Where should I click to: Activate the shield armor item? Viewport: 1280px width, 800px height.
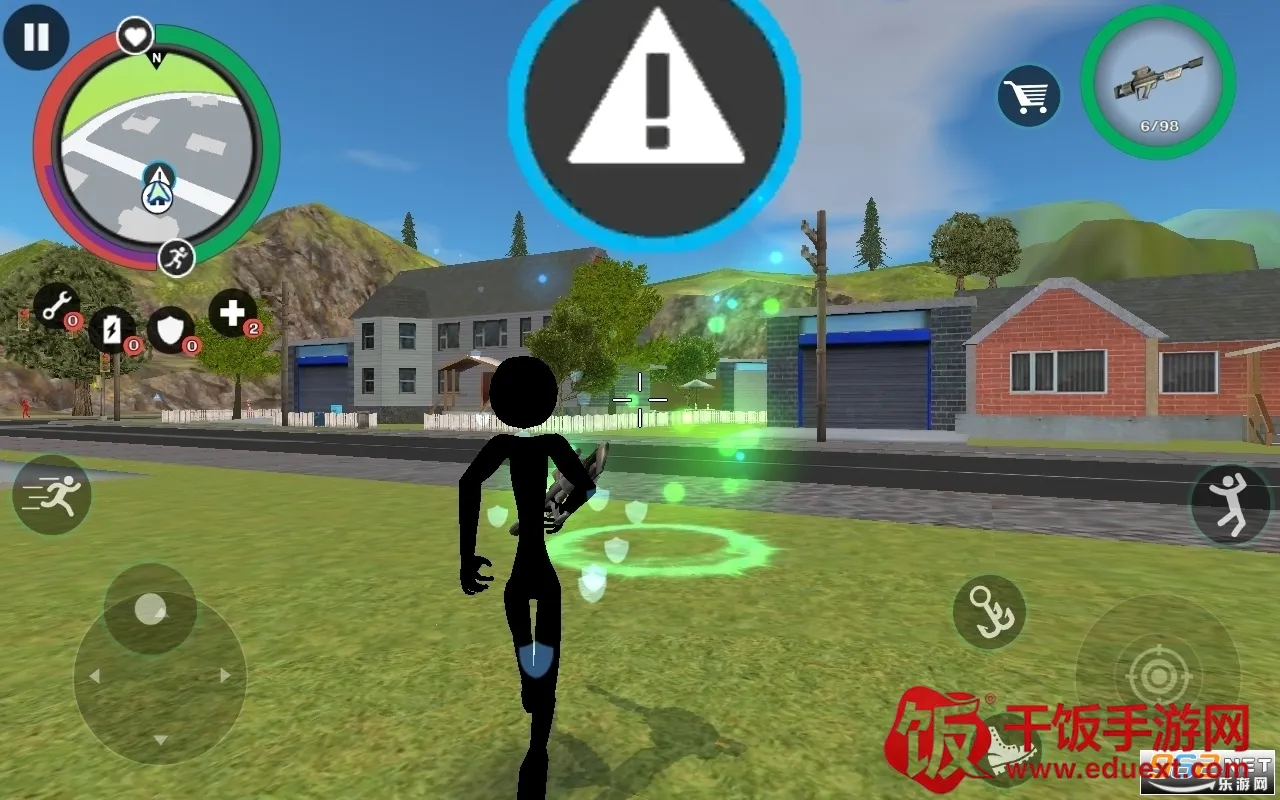pos(171,330)
